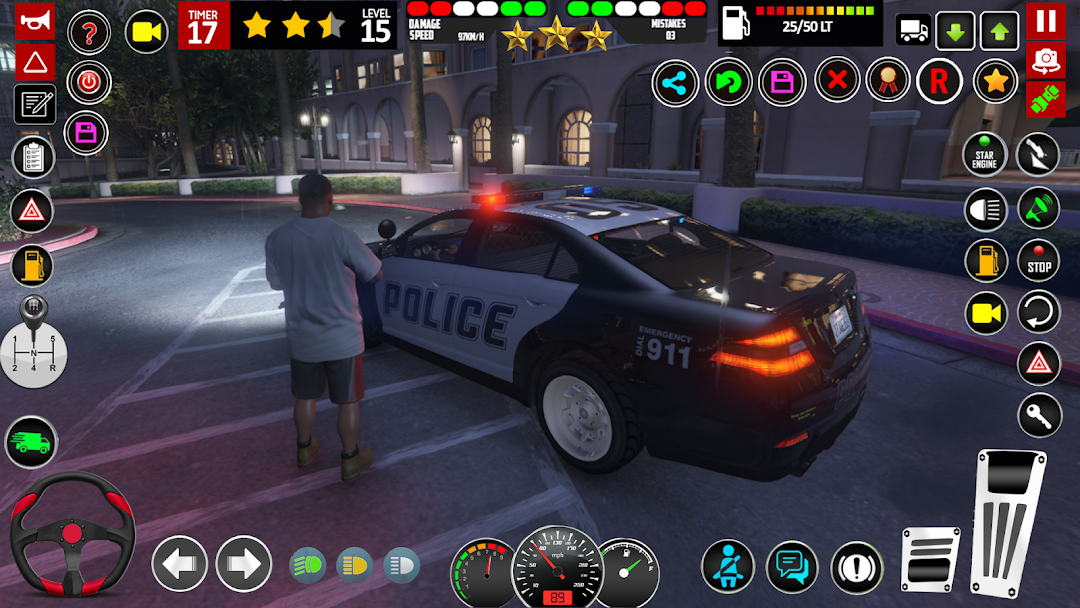1080x608 pixels.
Task: Select the red R button
Action: click(x=939, y=83)
